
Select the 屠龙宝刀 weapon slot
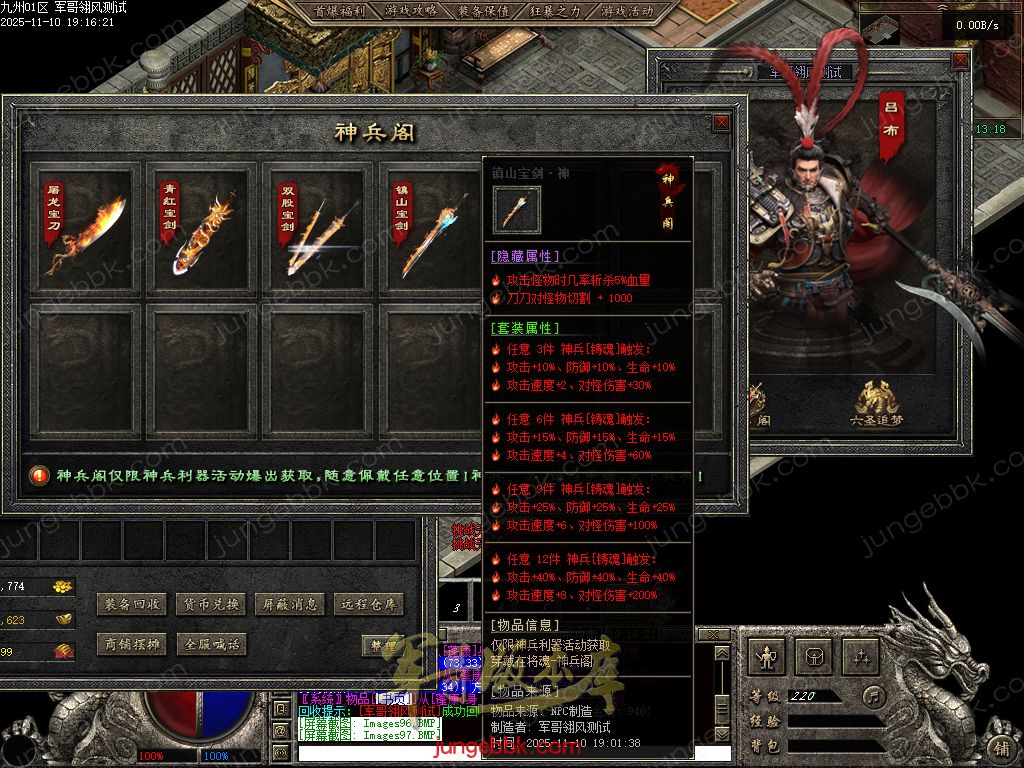(85, 229)
